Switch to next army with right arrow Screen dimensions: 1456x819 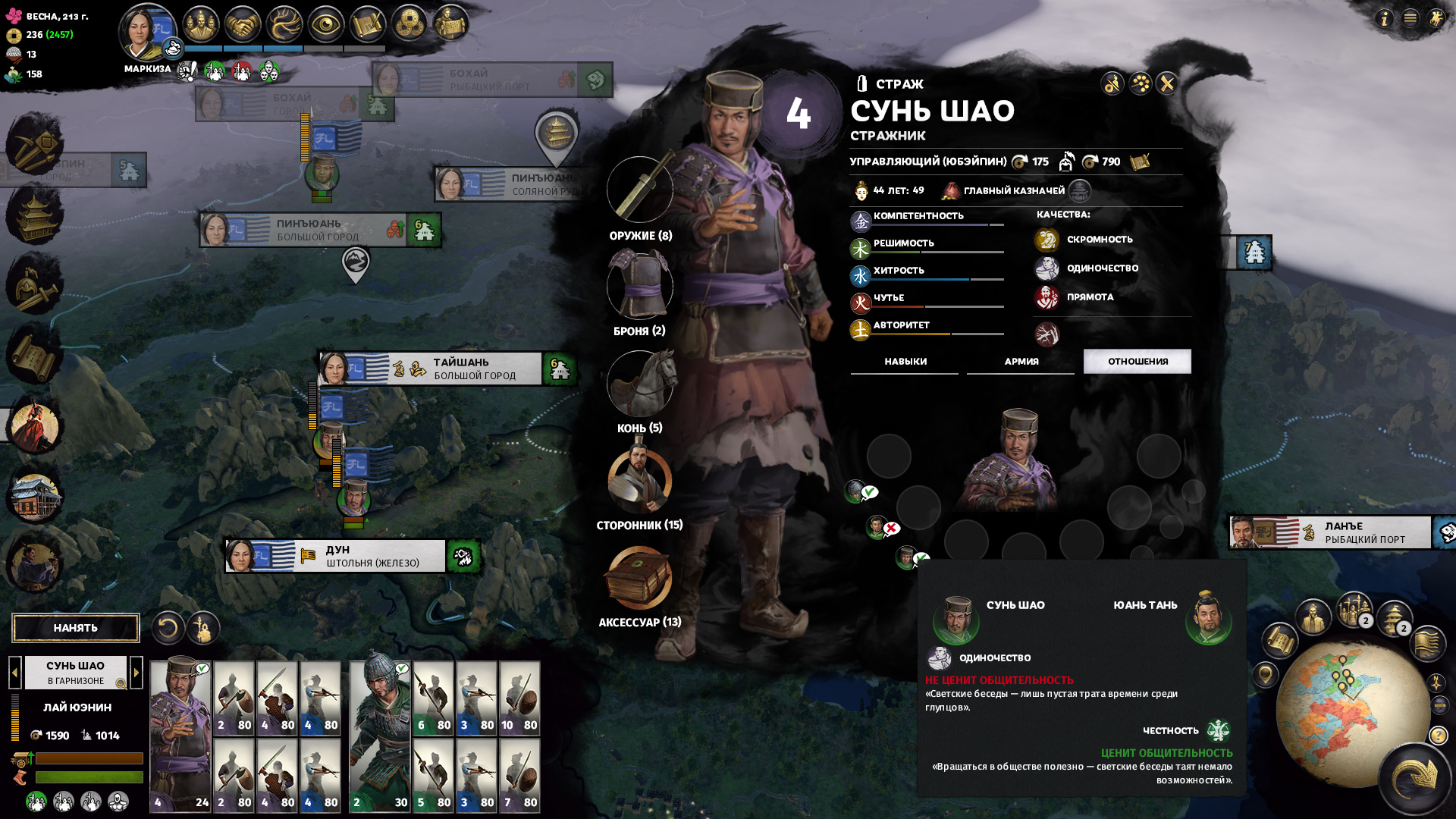136,672
